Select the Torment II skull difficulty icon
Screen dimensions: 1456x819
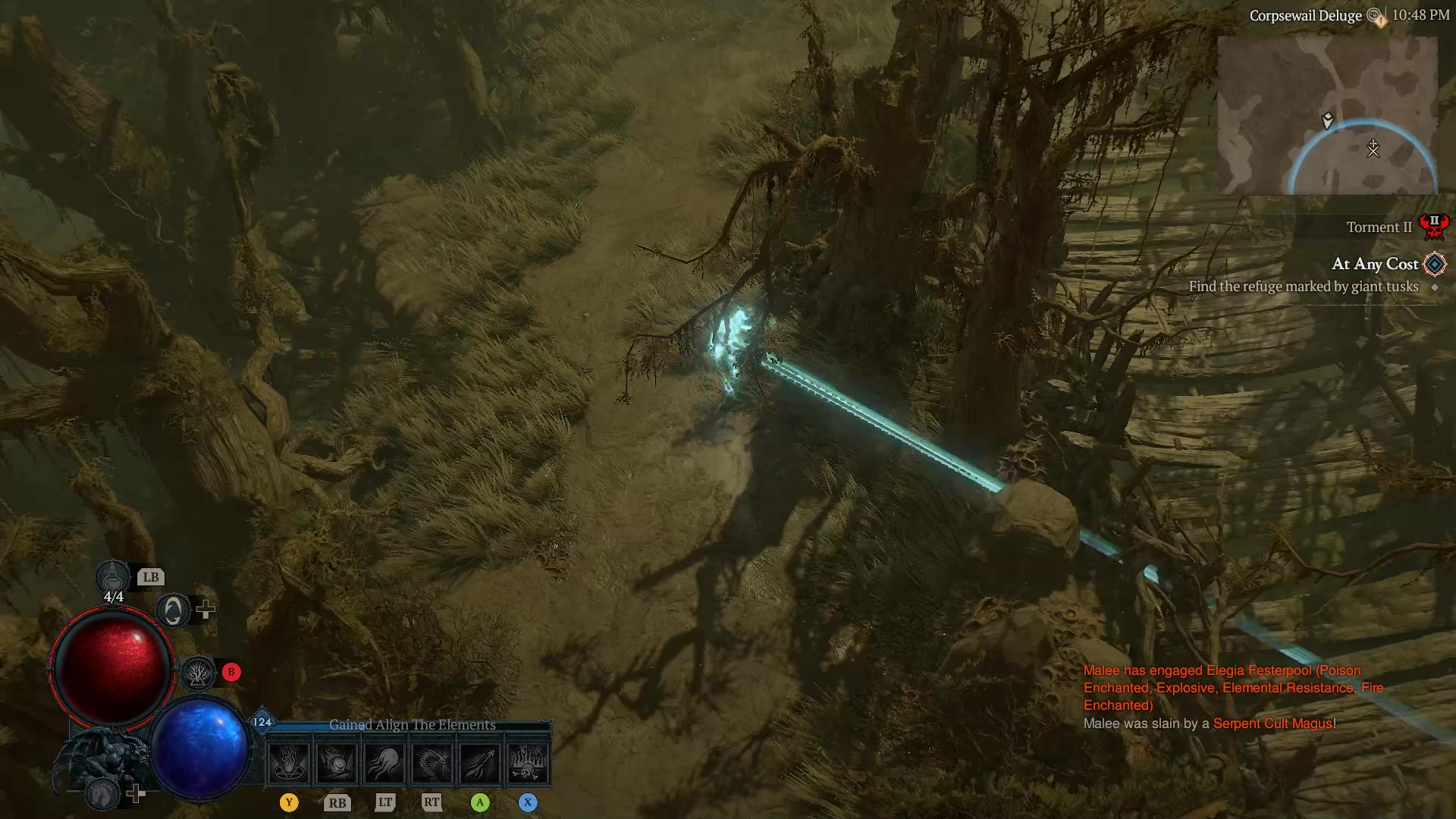click(1435, 225)
